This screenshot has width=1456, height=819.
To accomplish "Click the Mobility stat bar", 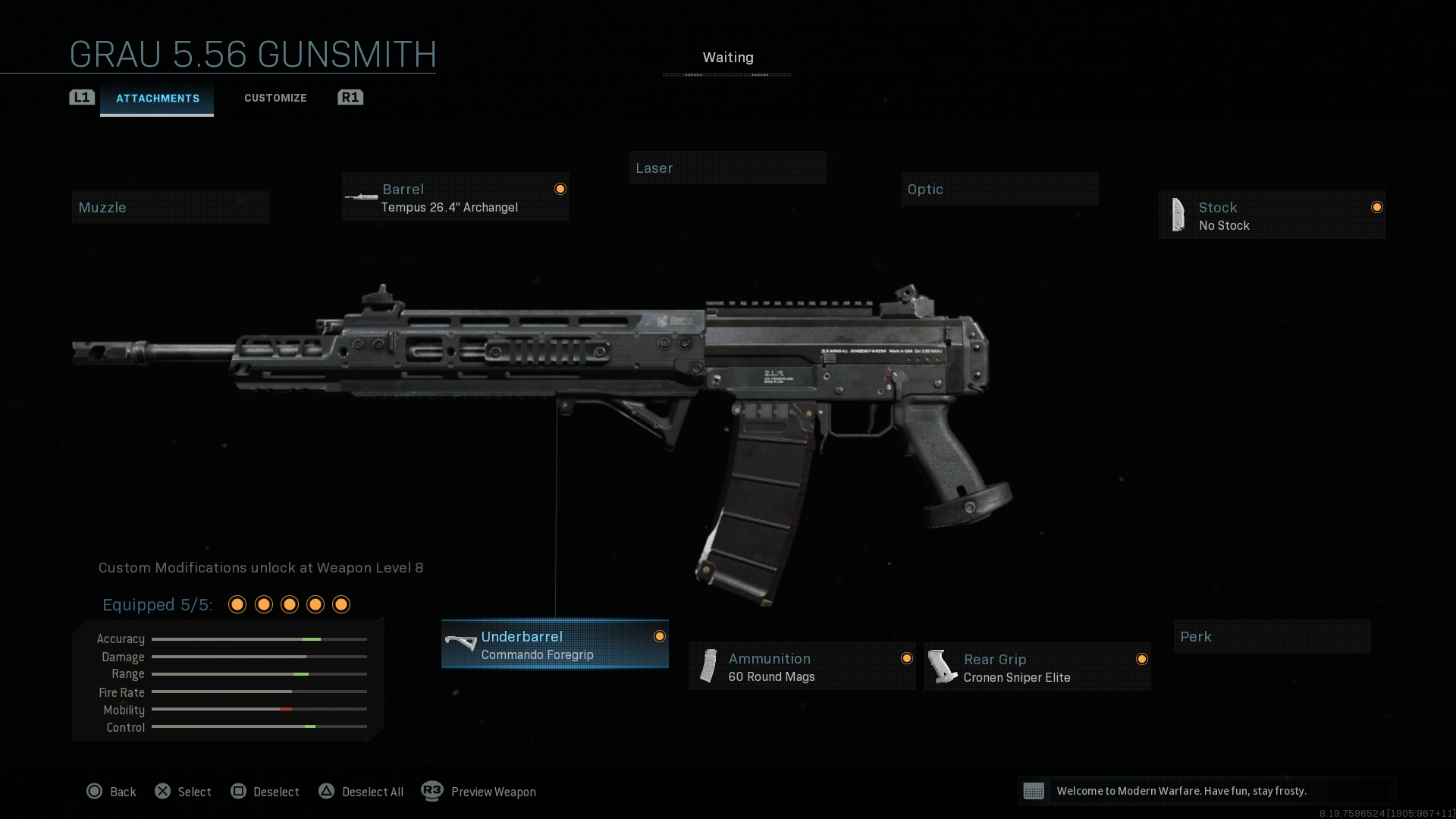I will 259,710.
